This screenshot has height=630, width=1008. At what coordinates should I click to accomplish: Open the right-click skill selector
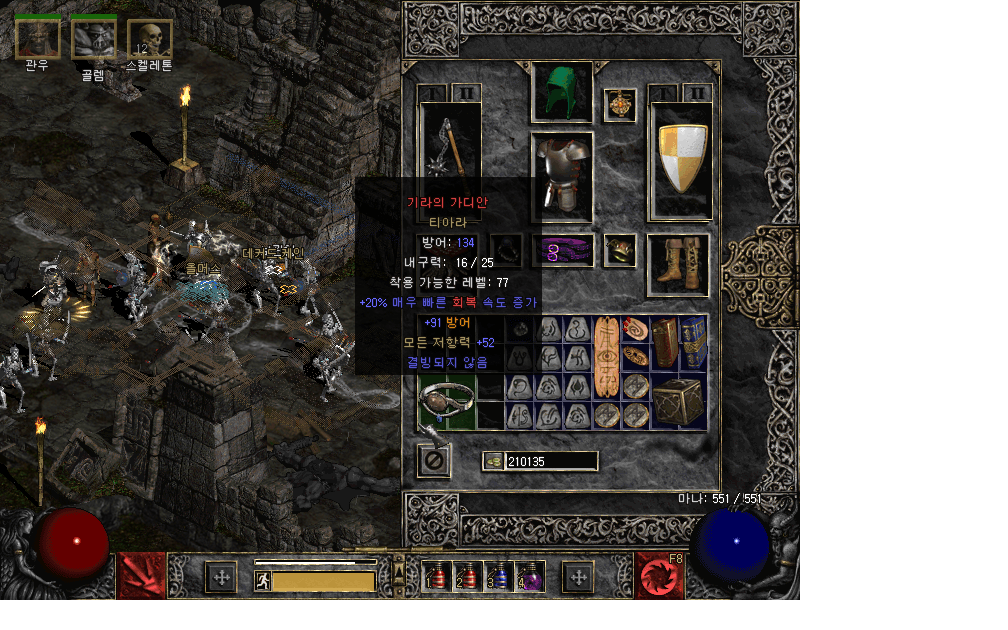pyautogui.click(x=659, y=575)
